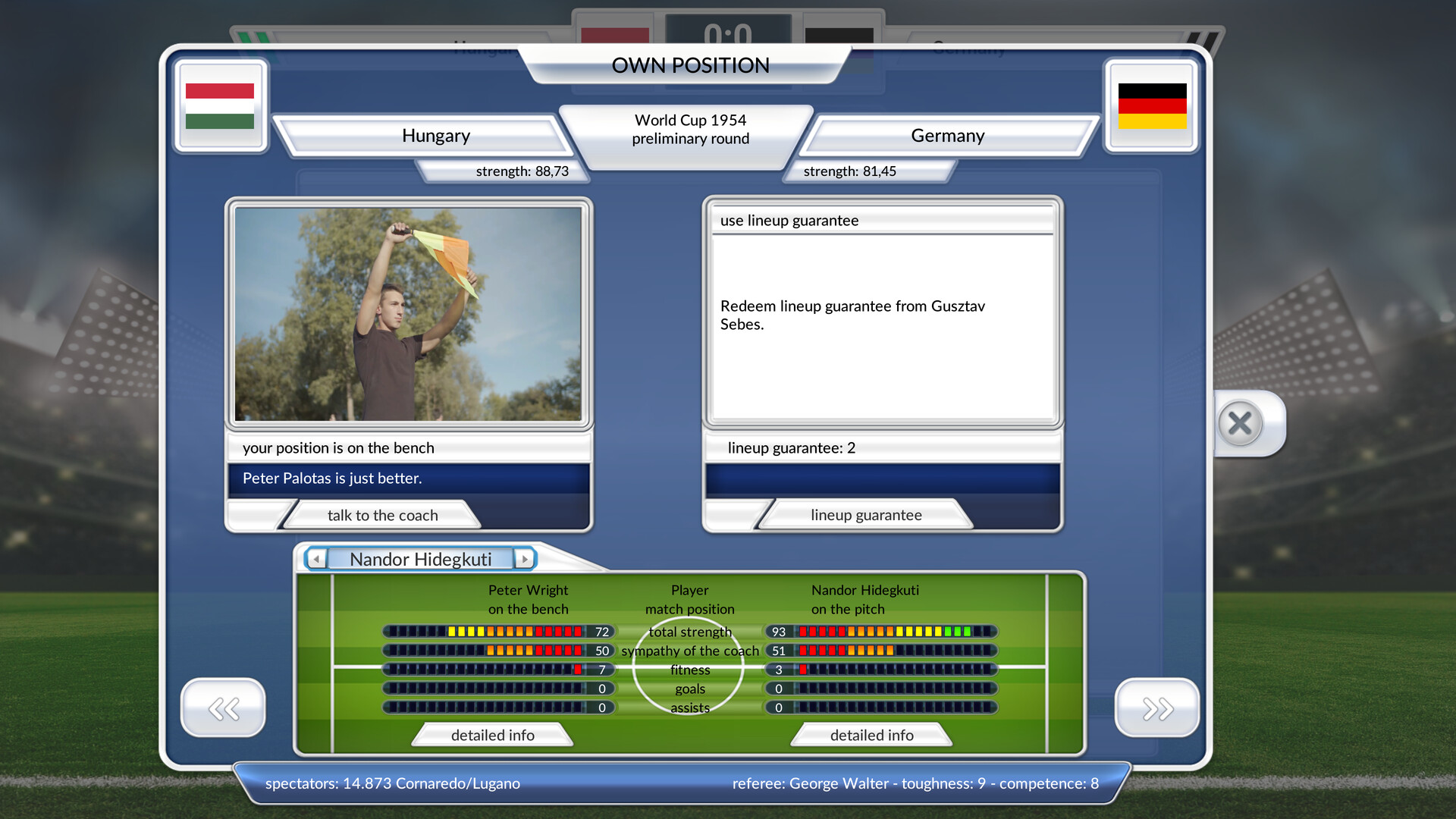Click talk to the coach
The image size is (1456, 819).
click(x=381, y=515)
